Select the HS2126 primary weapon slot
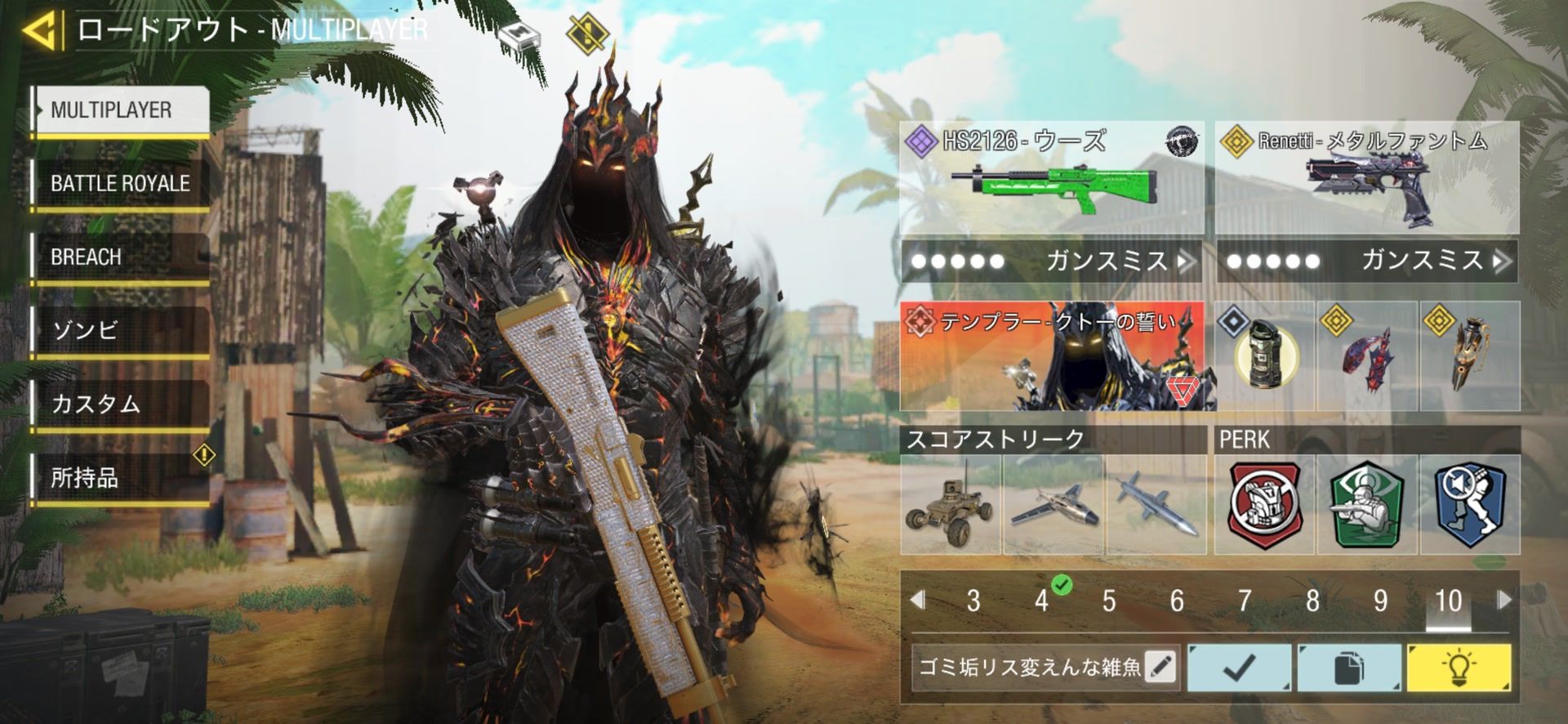1568x724 pixels. click(x=1051, y=178)
